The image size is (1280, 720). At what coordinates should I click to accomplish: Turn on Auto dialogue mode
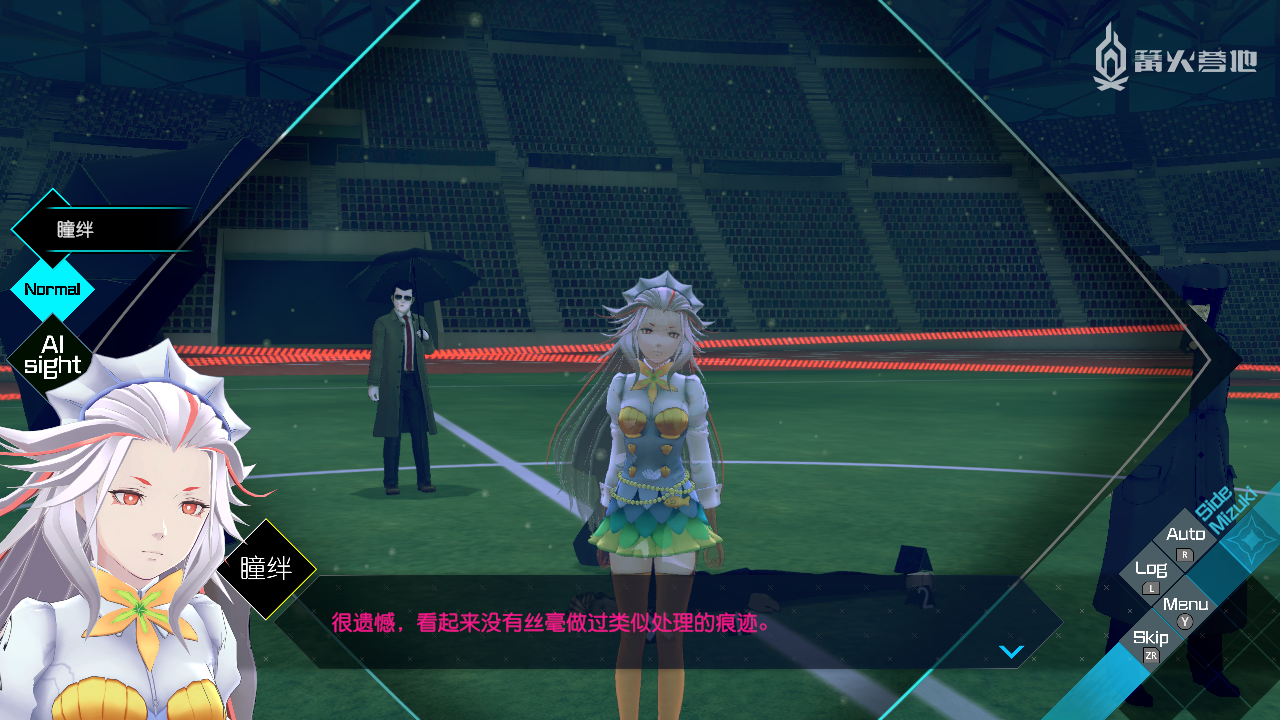pos(1186,541)
